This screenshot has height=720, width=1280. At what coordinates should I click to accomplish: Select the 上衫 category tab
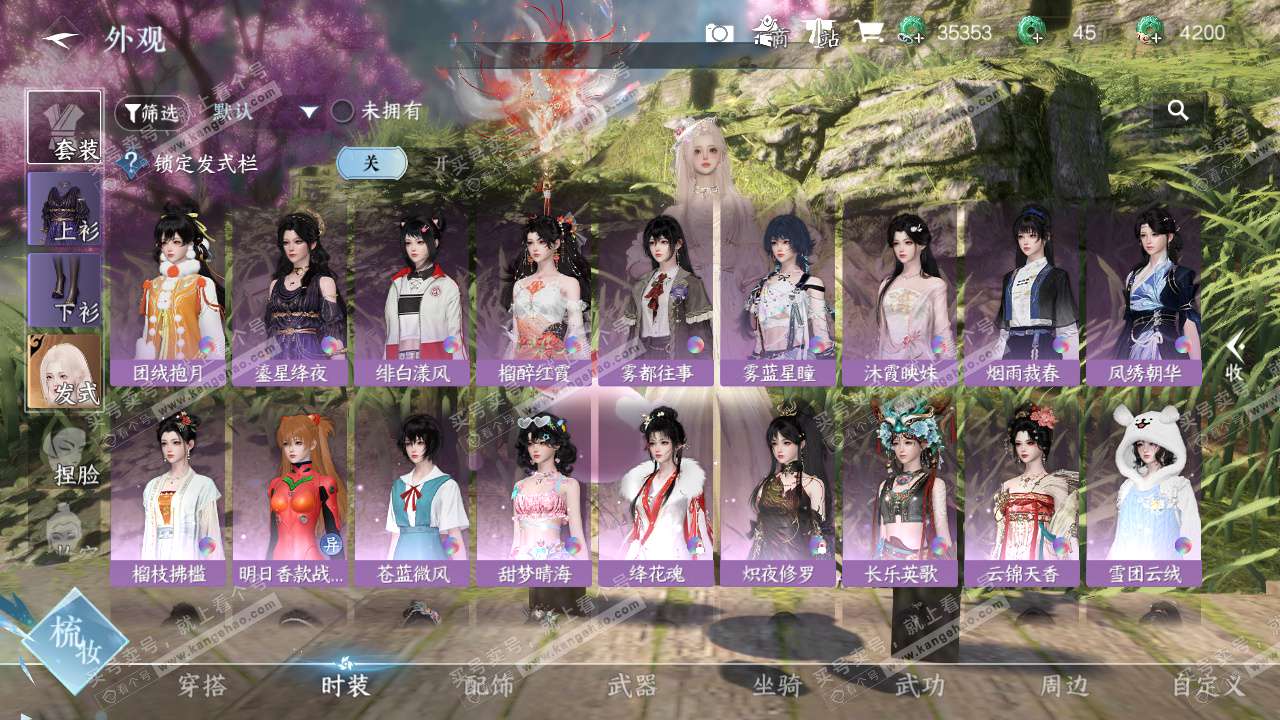(65, 209)
